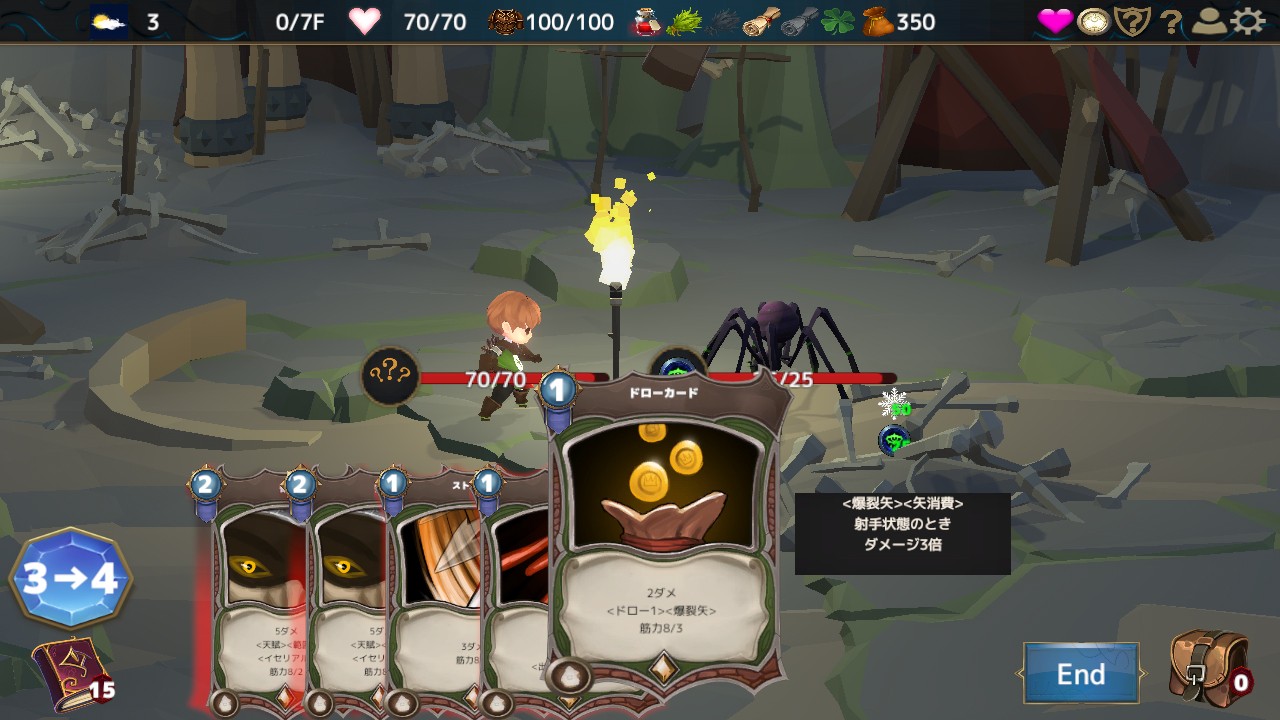Open the backpack discard pile
Image resolution: width=1280 pixels, height=720 pixels.
[1208, 668]
